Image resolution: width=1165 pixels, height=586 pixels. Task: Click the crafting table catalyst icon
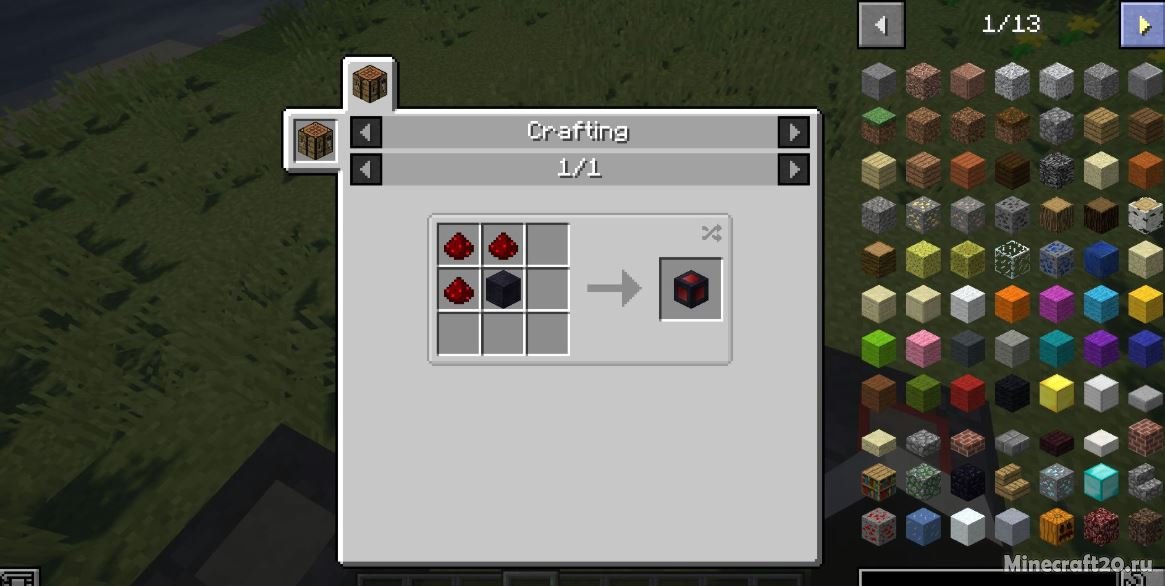point(312,140)
